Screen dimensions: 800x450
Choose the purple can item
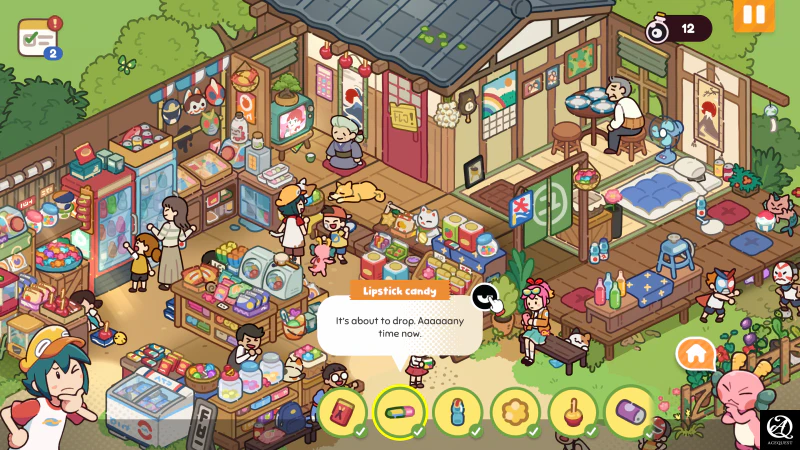[630, 411]
